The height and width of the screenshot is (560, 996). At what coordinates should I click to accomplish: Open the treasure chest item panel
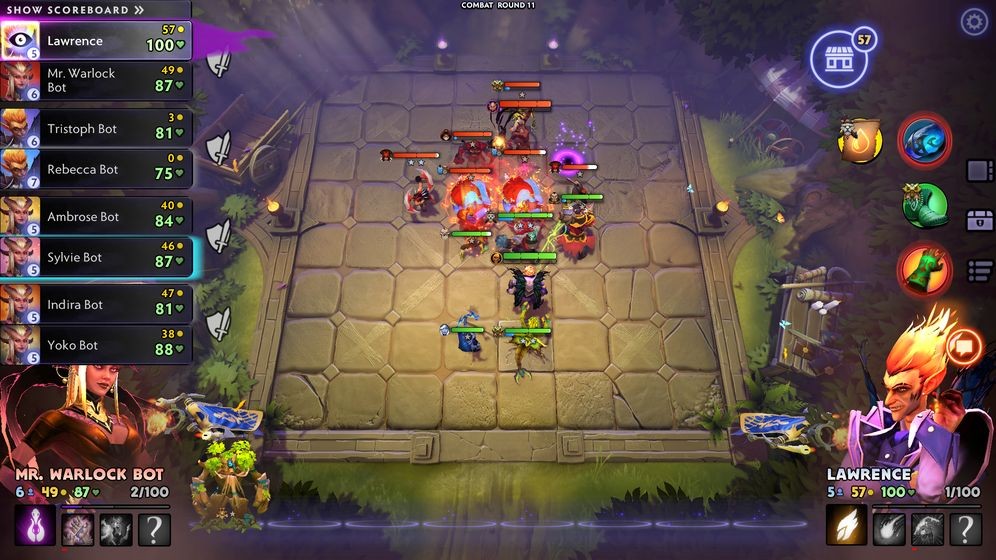tap(979, 220)
